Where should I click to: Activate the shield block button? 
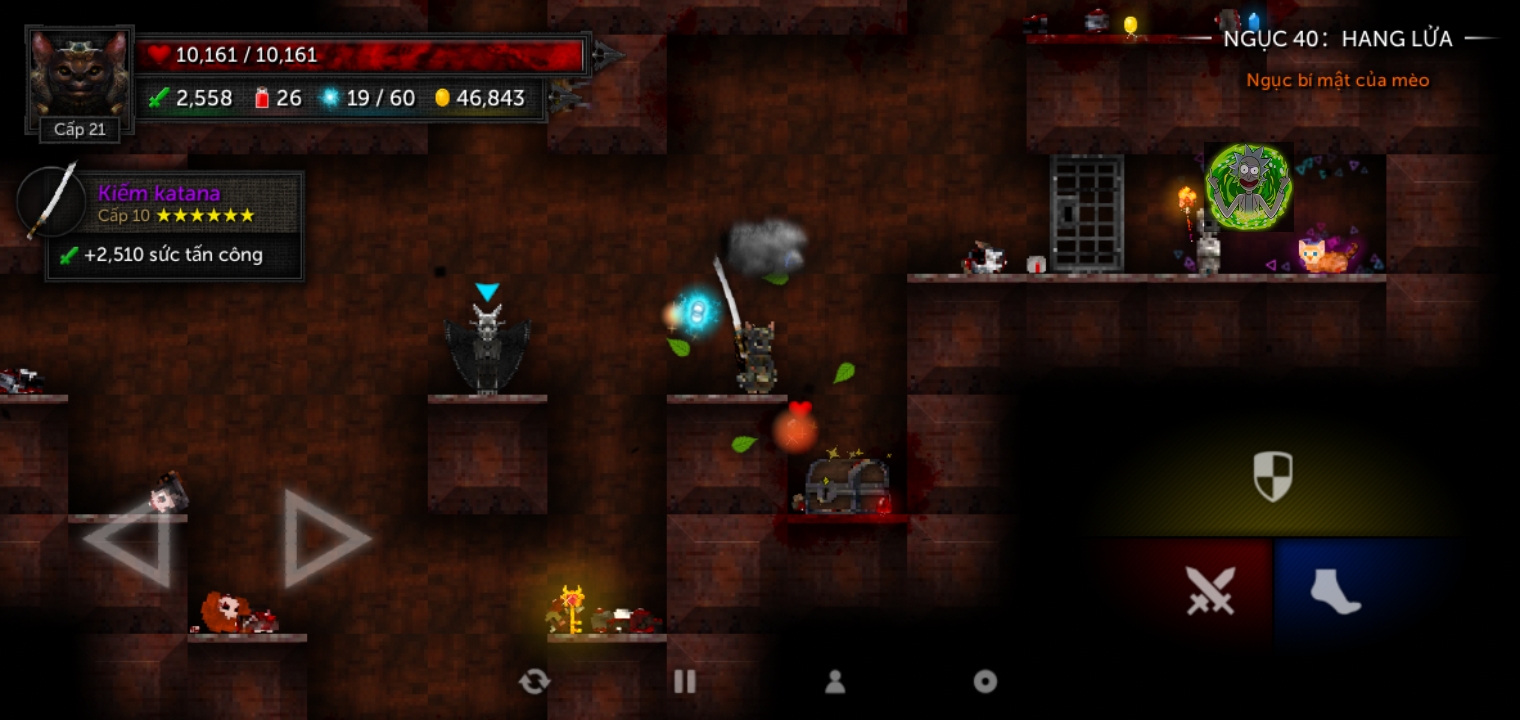[x=1272, y=476]
